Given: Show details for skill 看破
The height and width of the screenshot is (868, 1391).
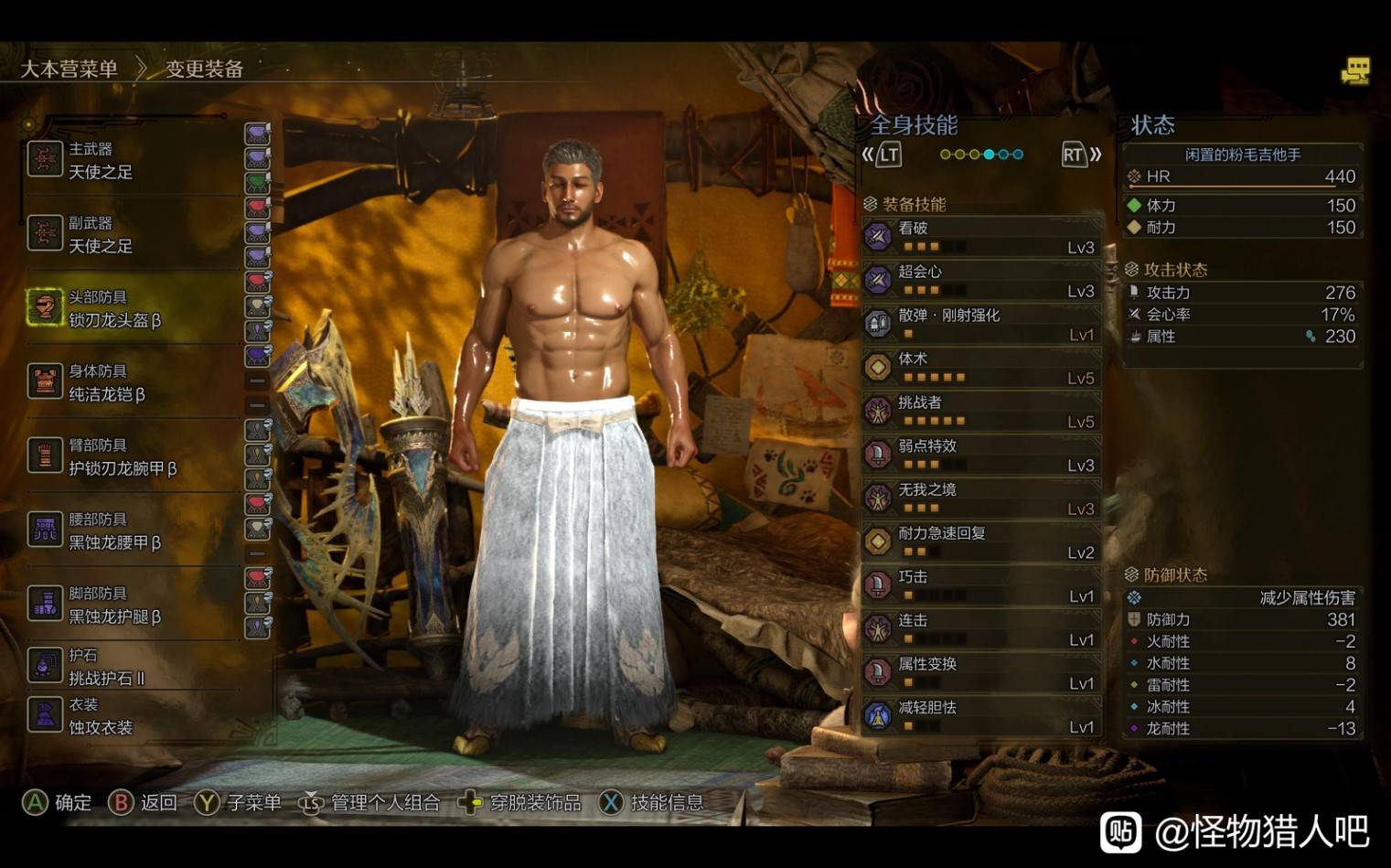Looking at the screenshot, I should pyautogui.click(x=980, y=237).
